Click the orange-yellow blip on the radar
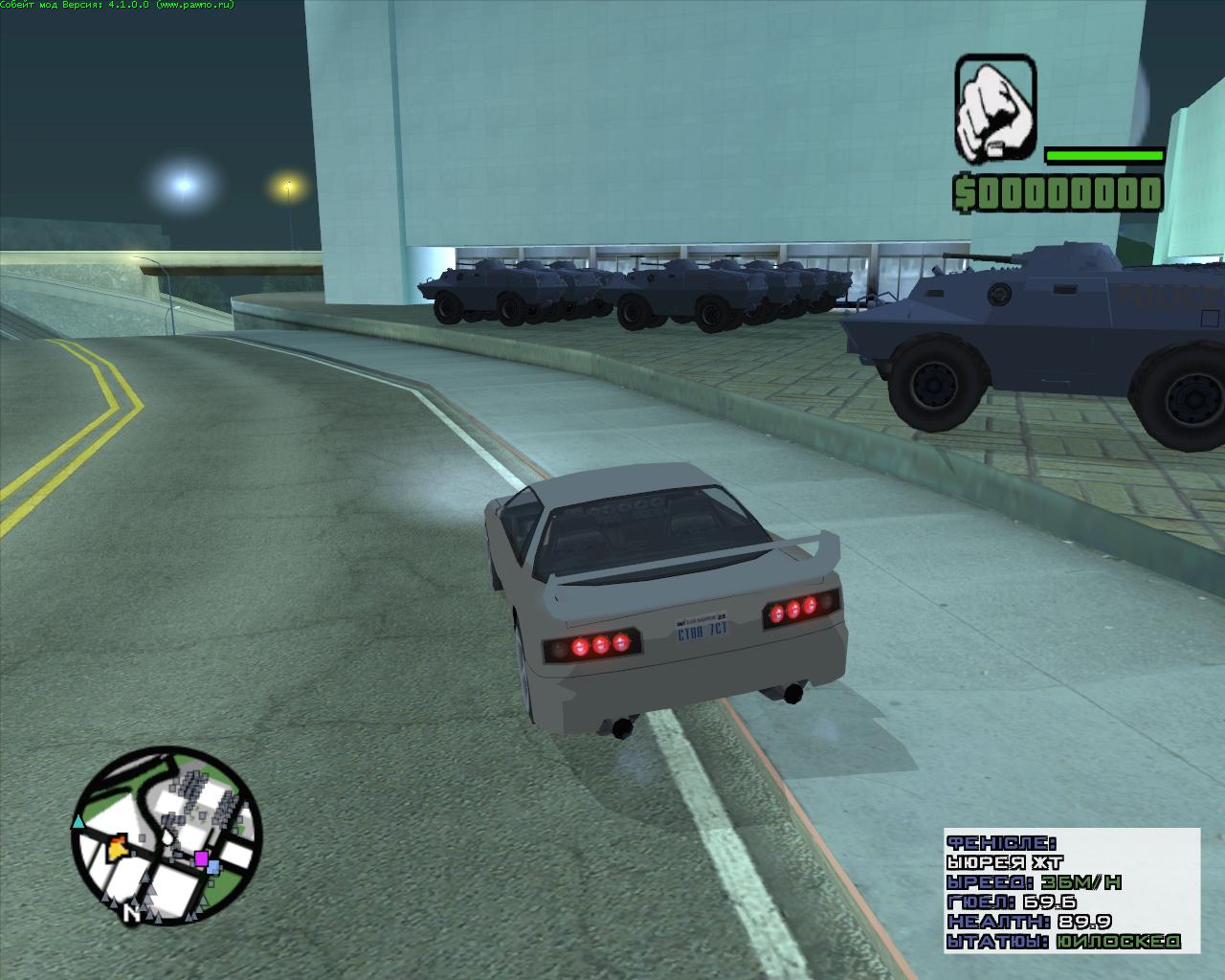Image resolution: width=1225 pixels, height=980 pixels. point(119,845)
